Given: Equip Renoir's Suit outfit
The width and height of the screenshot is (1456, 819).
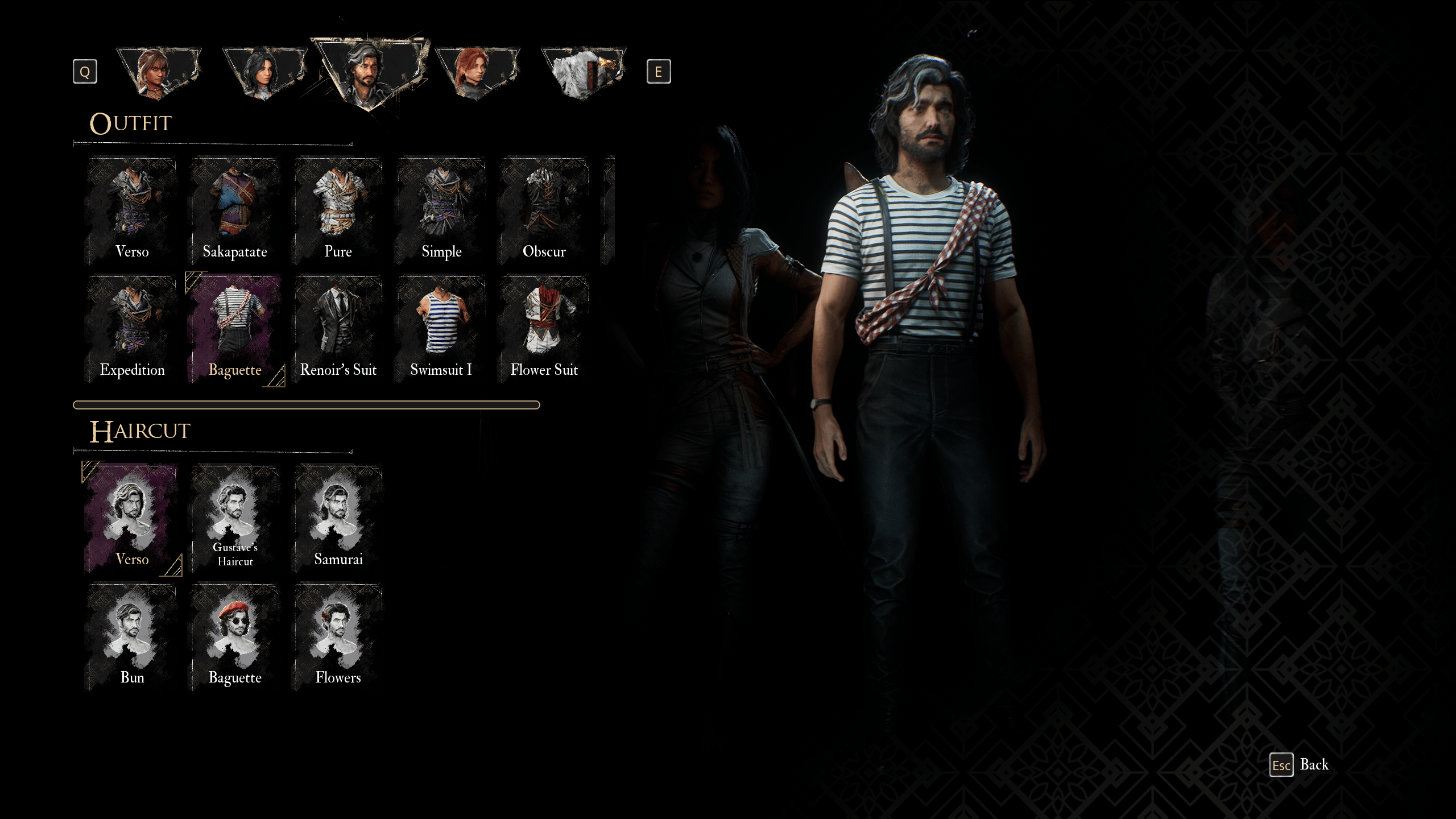Looking at the screenshot, I should coord(338,330).
